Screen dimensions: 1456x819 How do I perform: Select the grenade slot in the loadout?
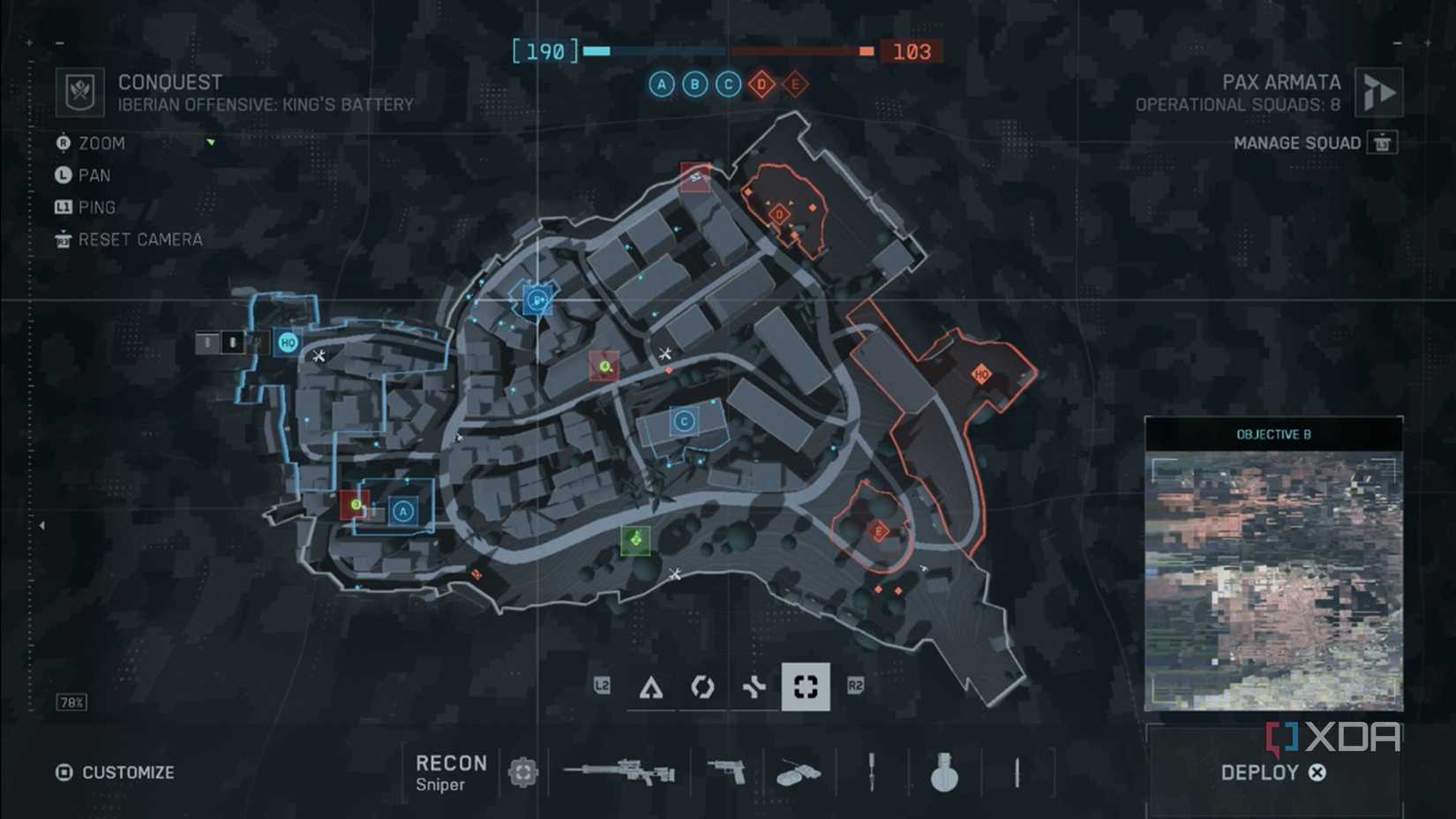tap(944, 770)
